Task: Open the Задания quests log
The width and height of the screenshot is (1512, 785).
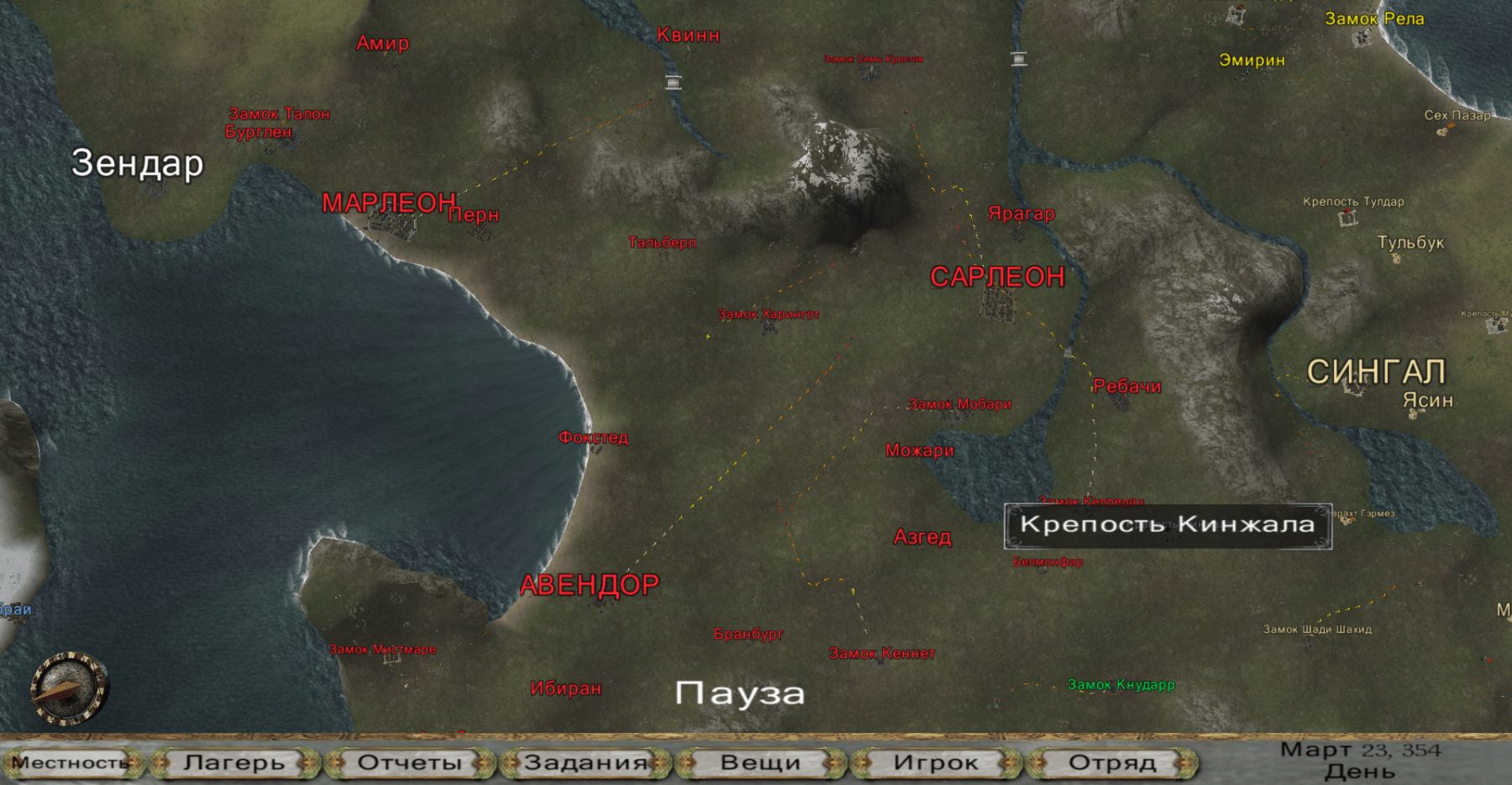Action: 585,762
